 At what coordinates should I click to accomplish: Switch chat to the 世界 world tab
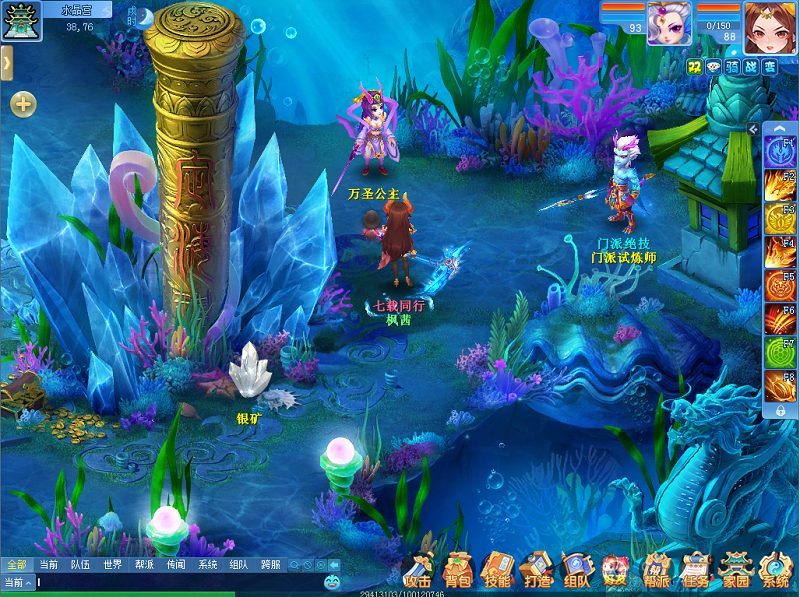pyautogui.click(x=112, y=565)
